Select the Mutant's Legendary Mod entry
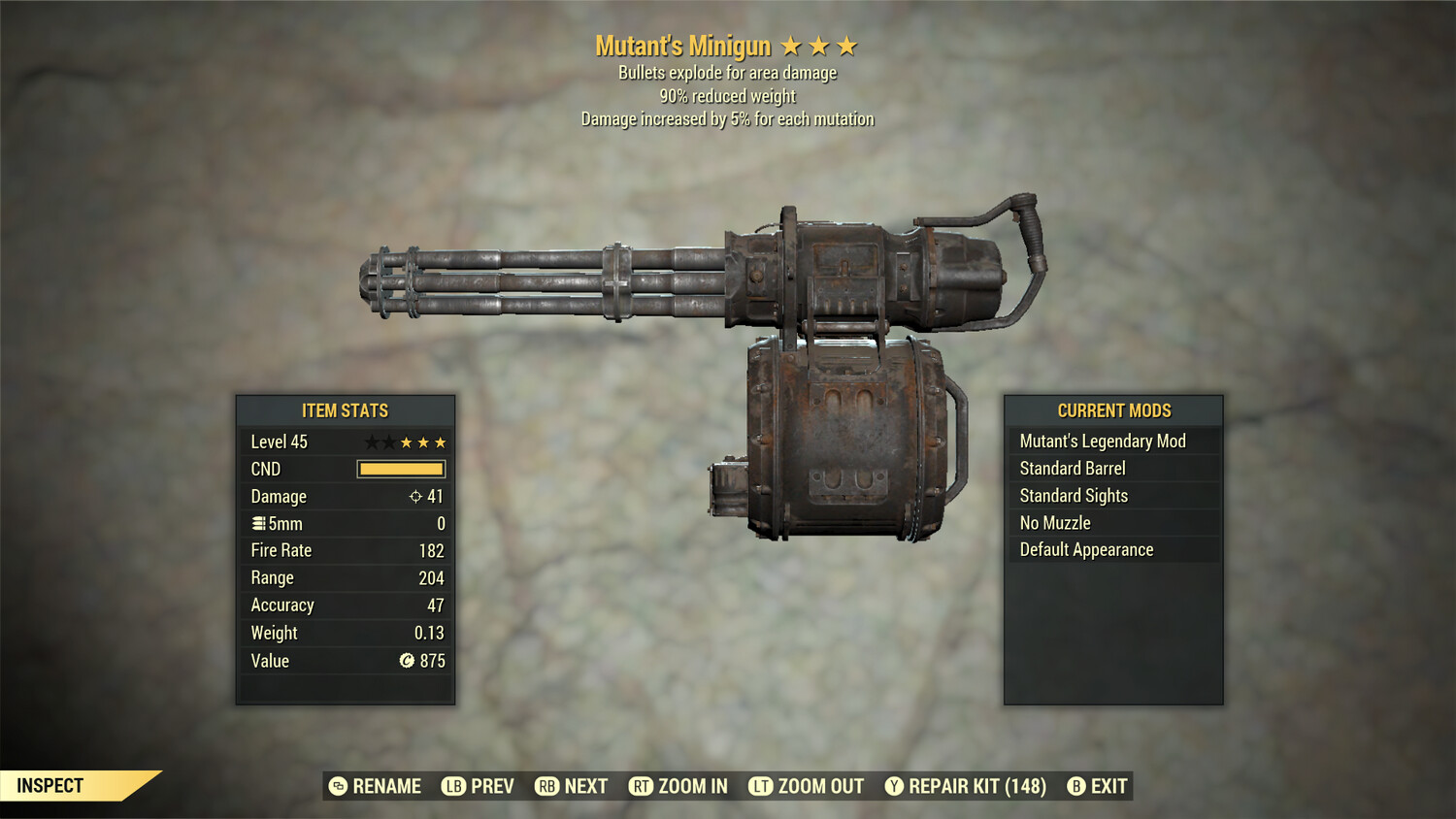 pos(1102,441)
